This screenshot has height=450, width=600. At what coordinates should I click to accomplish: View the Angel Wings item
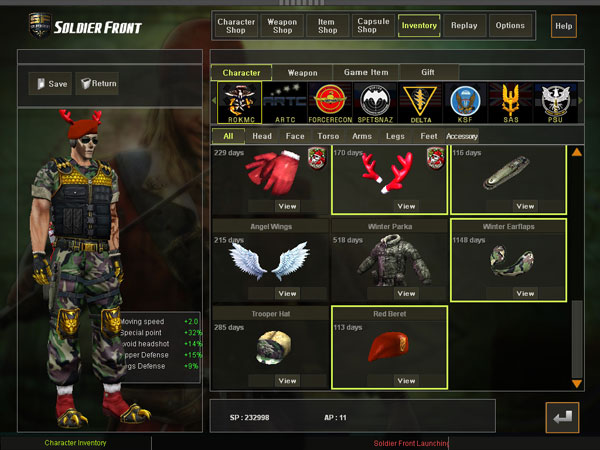(287, 293)
